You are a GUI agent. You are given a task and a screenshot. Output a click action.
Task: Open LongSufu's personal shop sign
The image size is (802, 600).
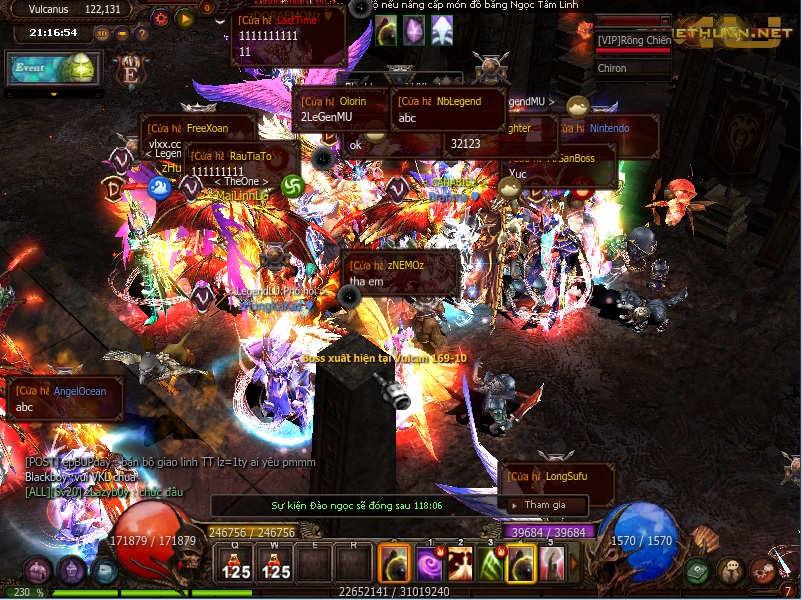pyautogui.click(x=546, y=477)
